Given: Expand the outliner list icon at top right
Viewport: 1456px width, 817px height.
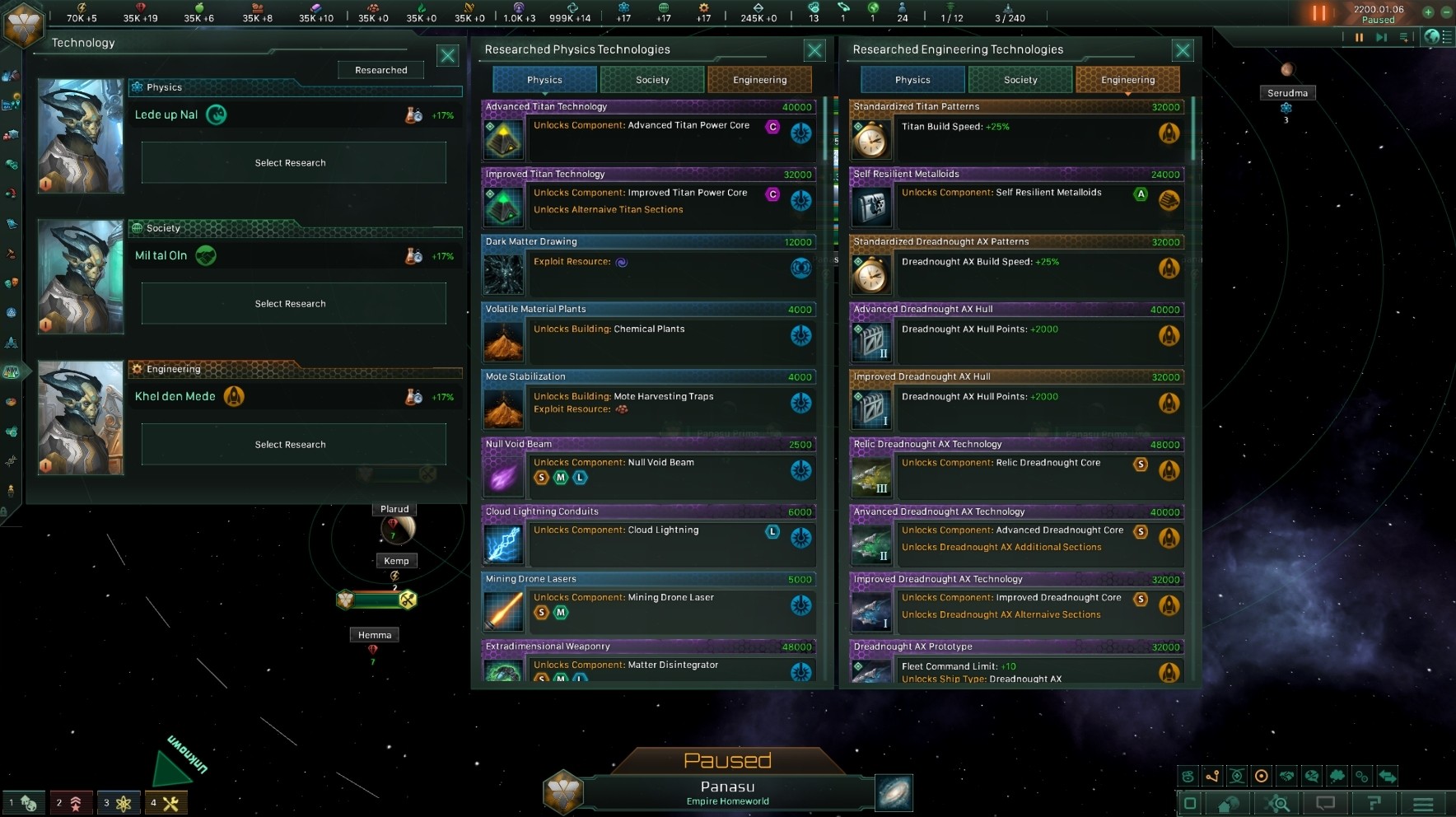Looking at the screenshot, I should (1446, 37).
